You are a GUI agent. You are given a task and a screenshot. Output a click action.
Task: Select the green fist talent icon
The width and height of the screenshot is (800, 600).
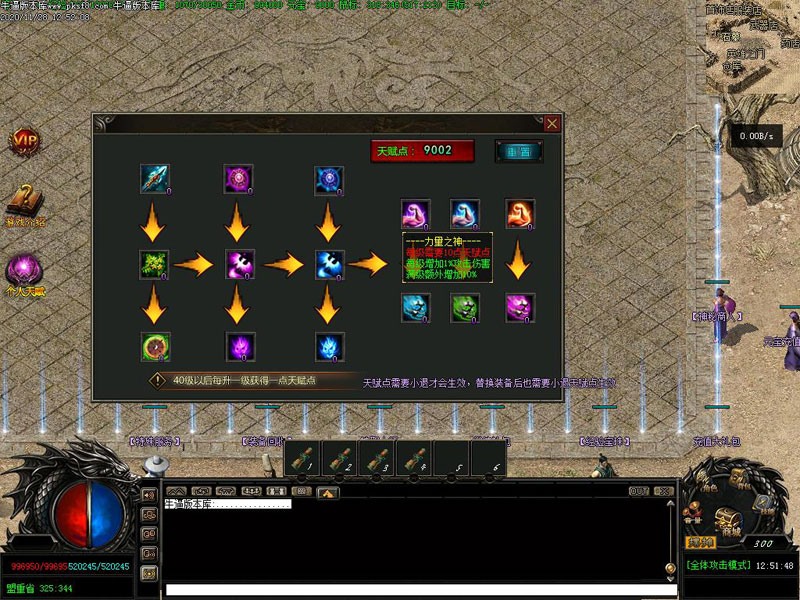[465, 307]
